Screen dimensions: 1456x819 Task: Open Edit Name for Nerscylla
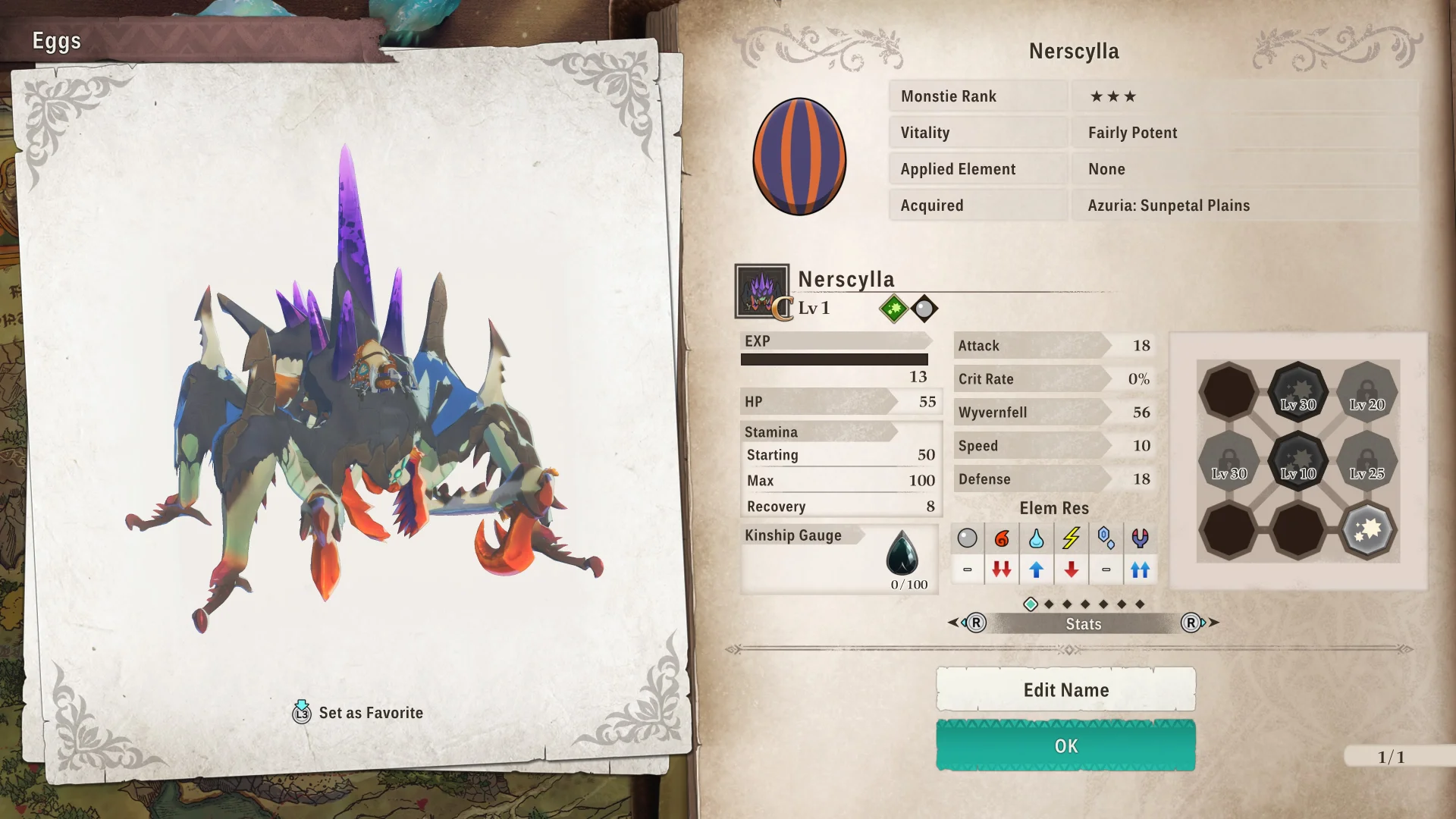(x=1065, y=689)
